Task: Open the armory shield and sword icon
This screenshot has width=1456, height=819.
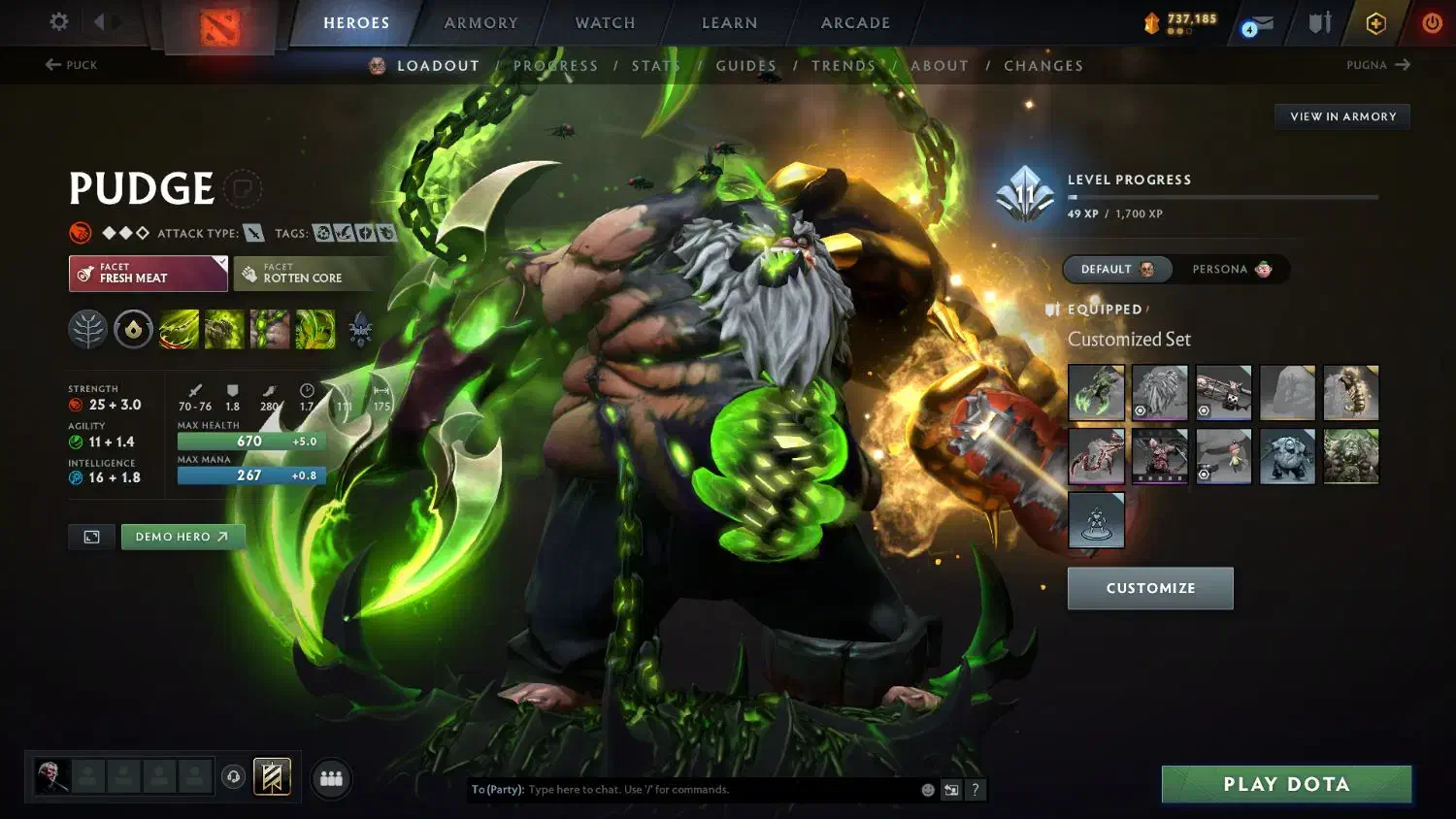Action: 1318,23
